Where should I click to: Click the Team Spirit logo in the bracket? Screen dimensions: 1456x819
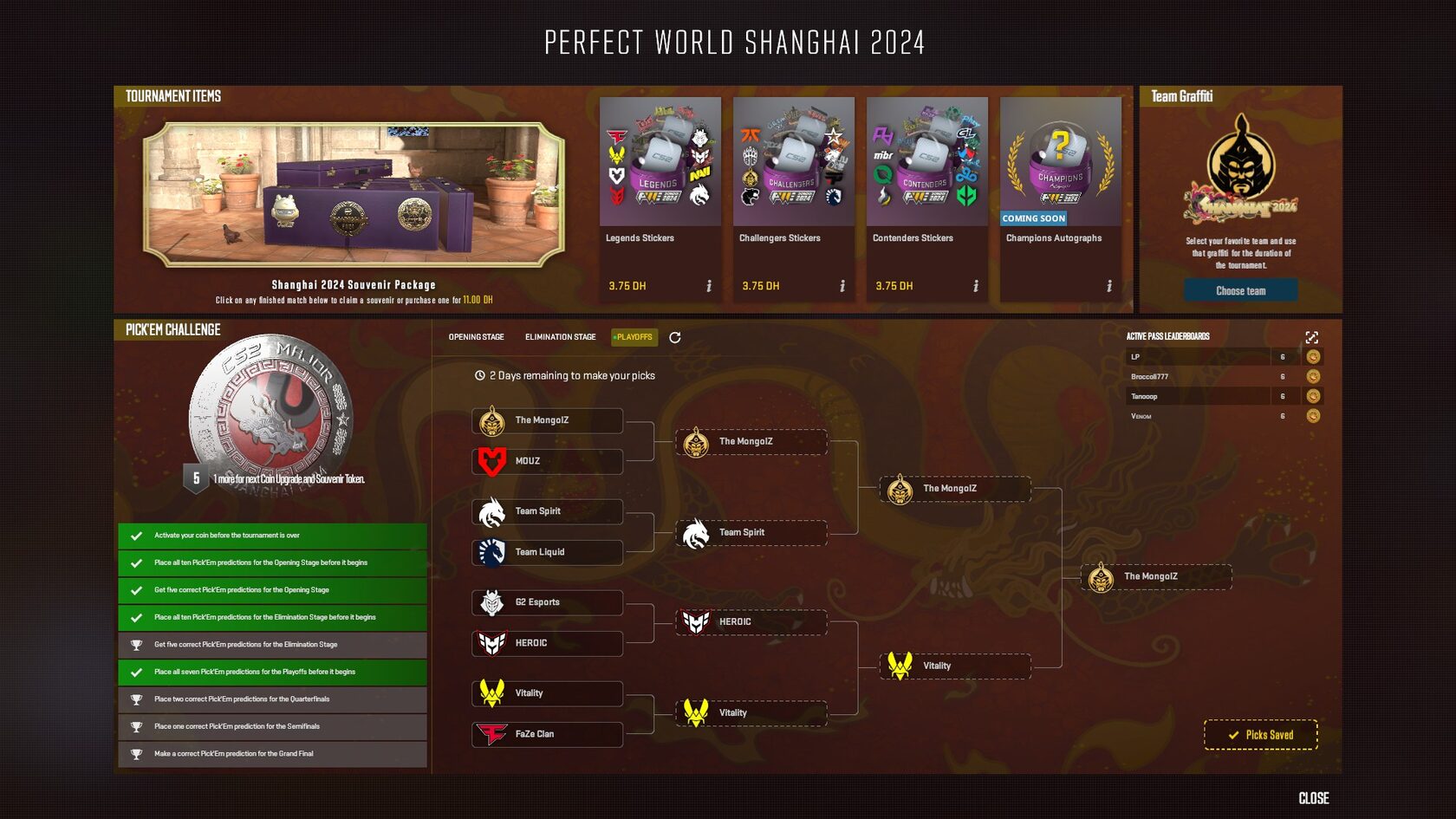[491, 511]
